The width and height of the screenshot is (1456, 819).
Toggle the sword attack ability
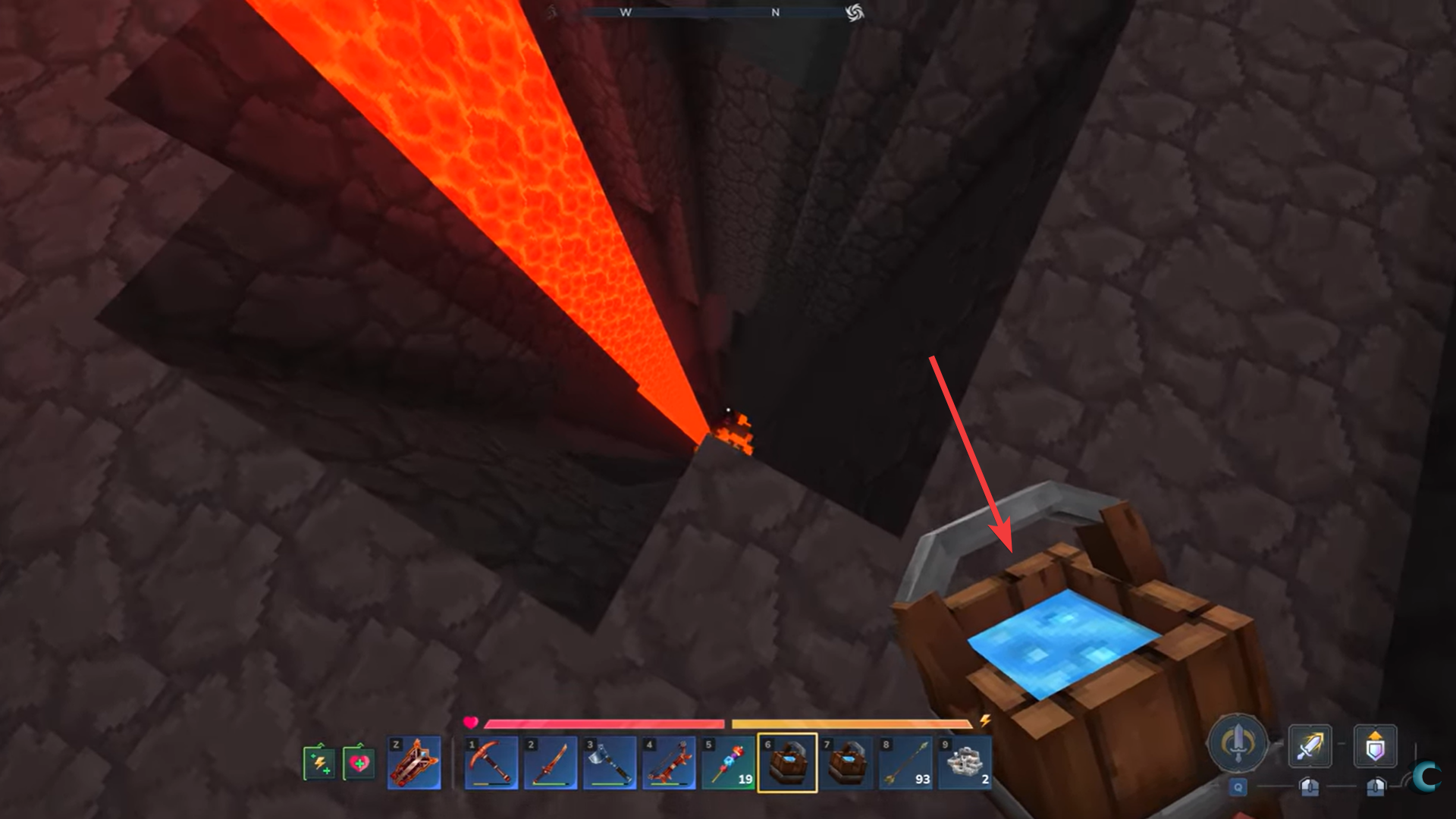pyautogui.click(x=1310, y=747)
